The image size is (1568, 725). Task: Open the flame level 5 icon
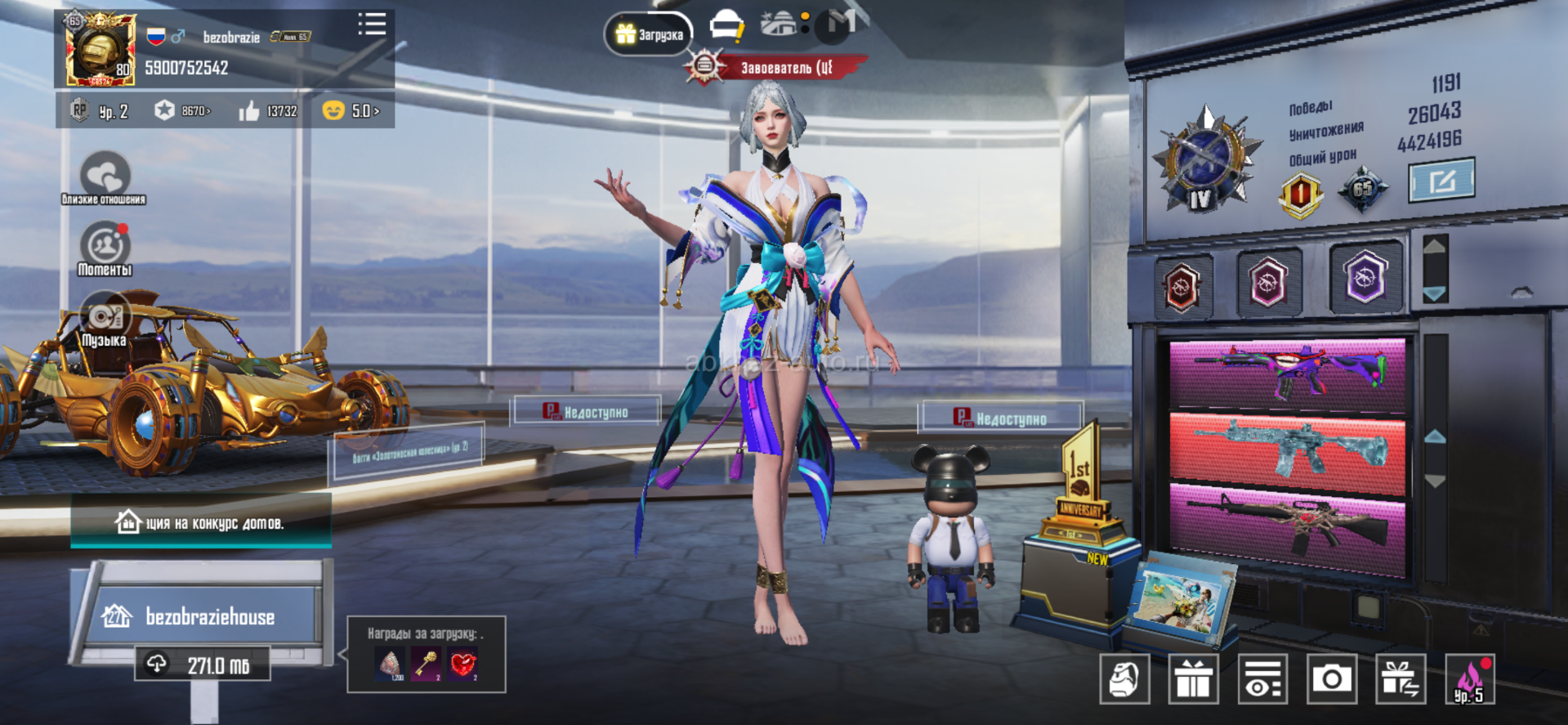point(1469,678)
